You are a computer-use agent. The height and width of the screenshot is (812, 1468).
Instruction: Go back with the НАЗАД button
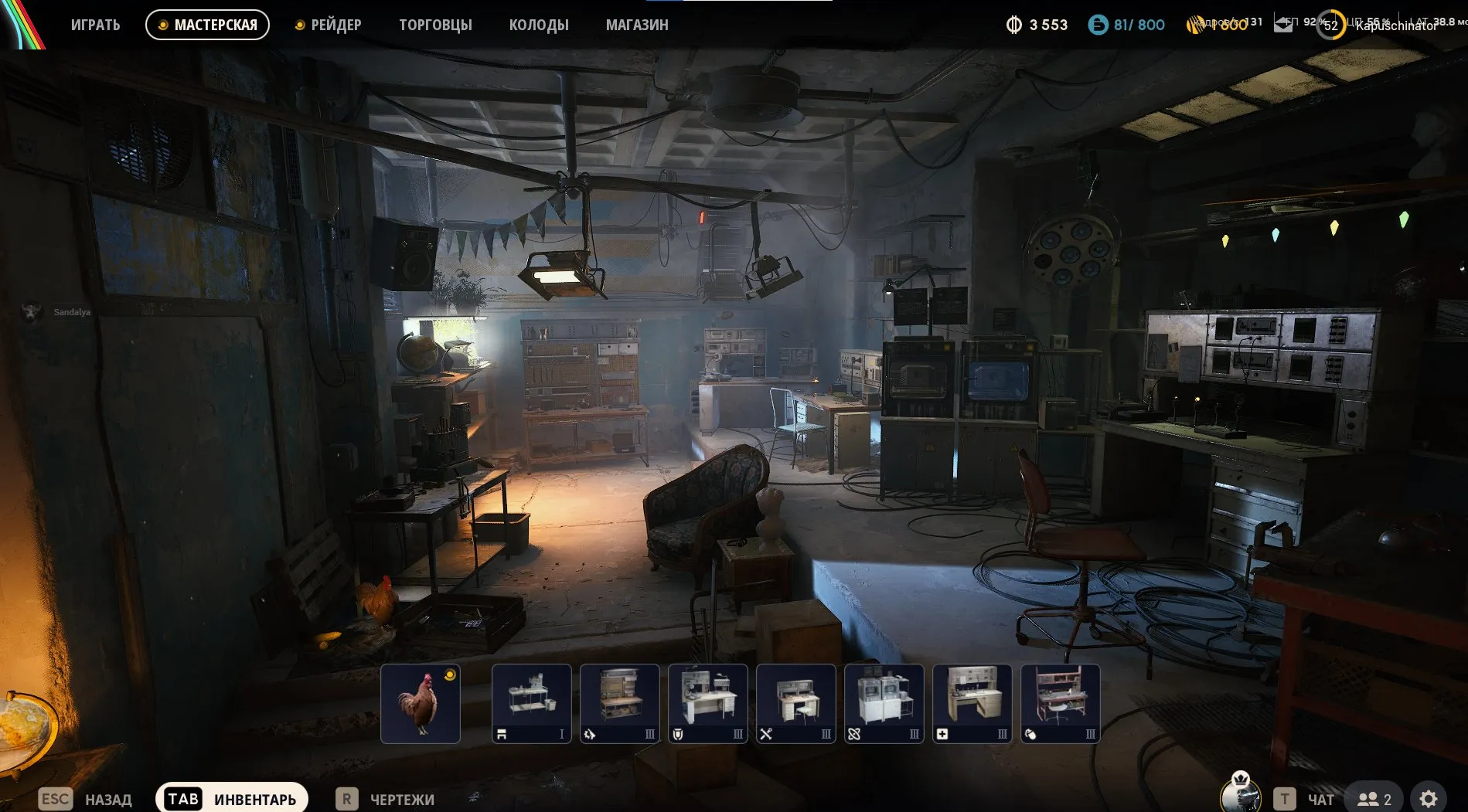pyautogui.click(x=85, y=799)
